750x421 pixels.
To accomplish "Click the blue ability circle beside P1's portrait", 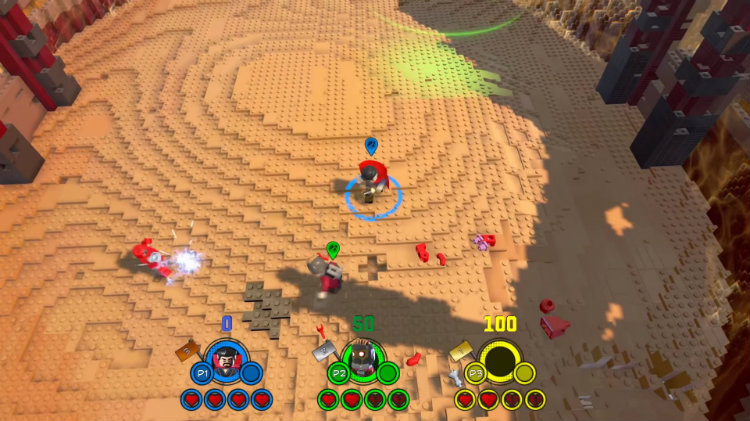I will (x=251, y=373).
